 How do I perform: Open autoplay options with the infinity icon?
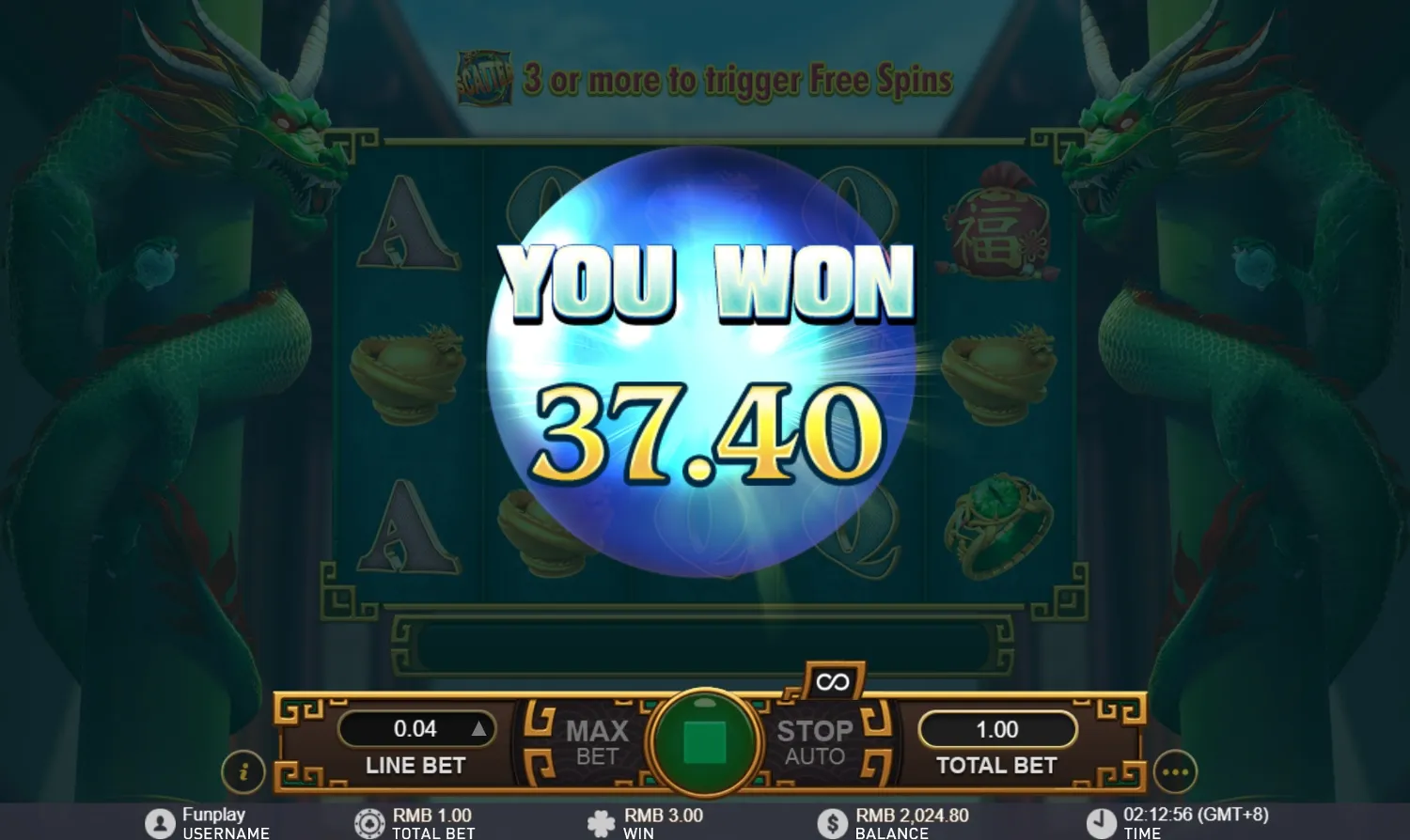coord(831,683)
